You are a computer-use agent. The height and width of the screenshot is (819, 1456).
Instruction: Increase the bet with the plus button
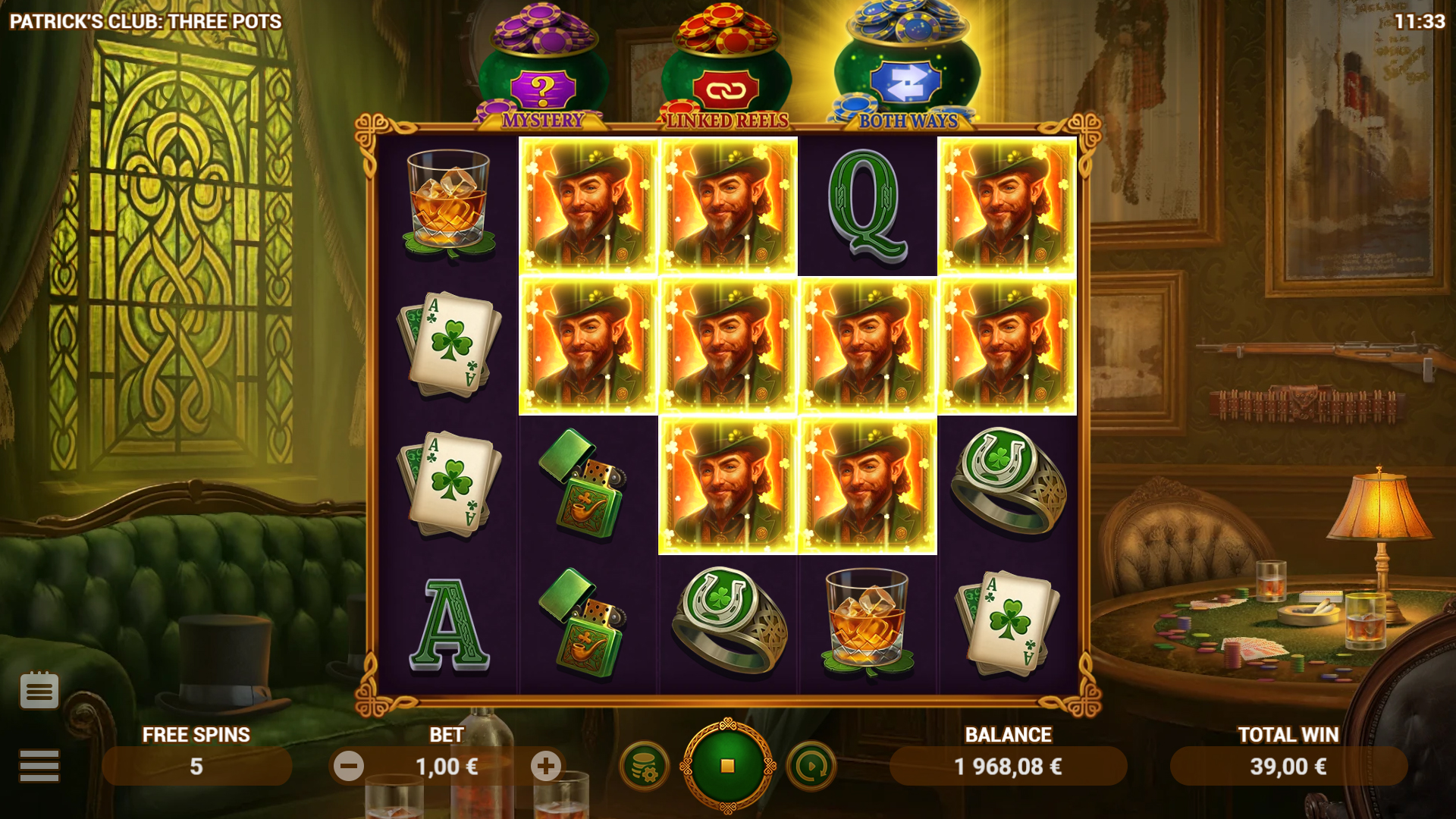546,767
